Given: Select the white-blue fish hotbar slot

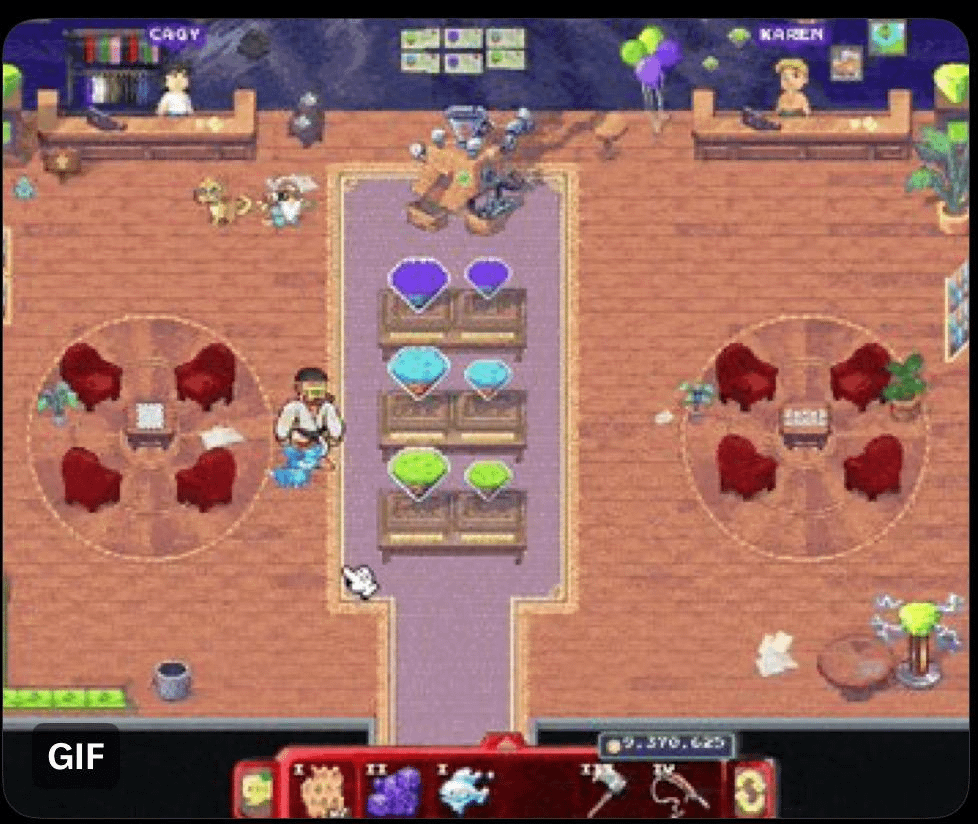Looking at the screenshot, I should pyautogui.click(x=464, y=790).
